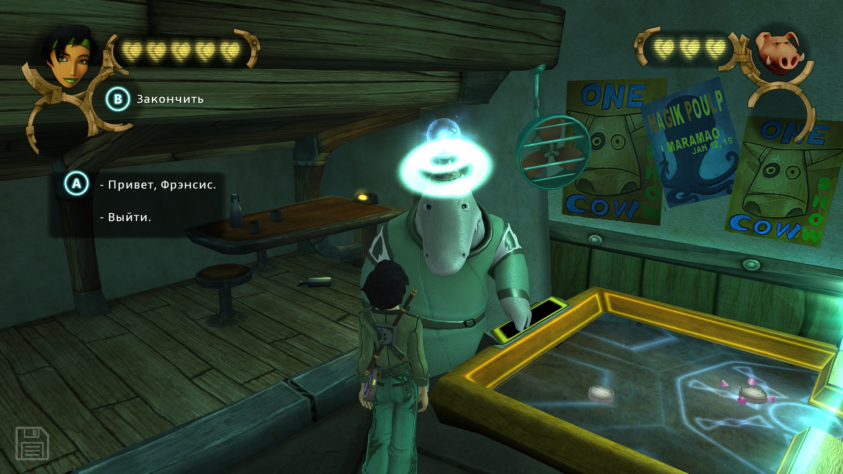The image size is (843, 474).
Task: Select the "Выйти." dialogue option
Action: pos(127,217)
